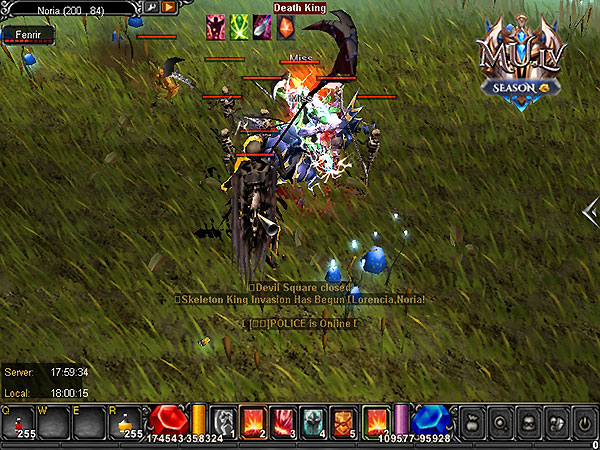Select the Fenrir pet status panel
Screen dimensions: 600x450
click(27, 35)
